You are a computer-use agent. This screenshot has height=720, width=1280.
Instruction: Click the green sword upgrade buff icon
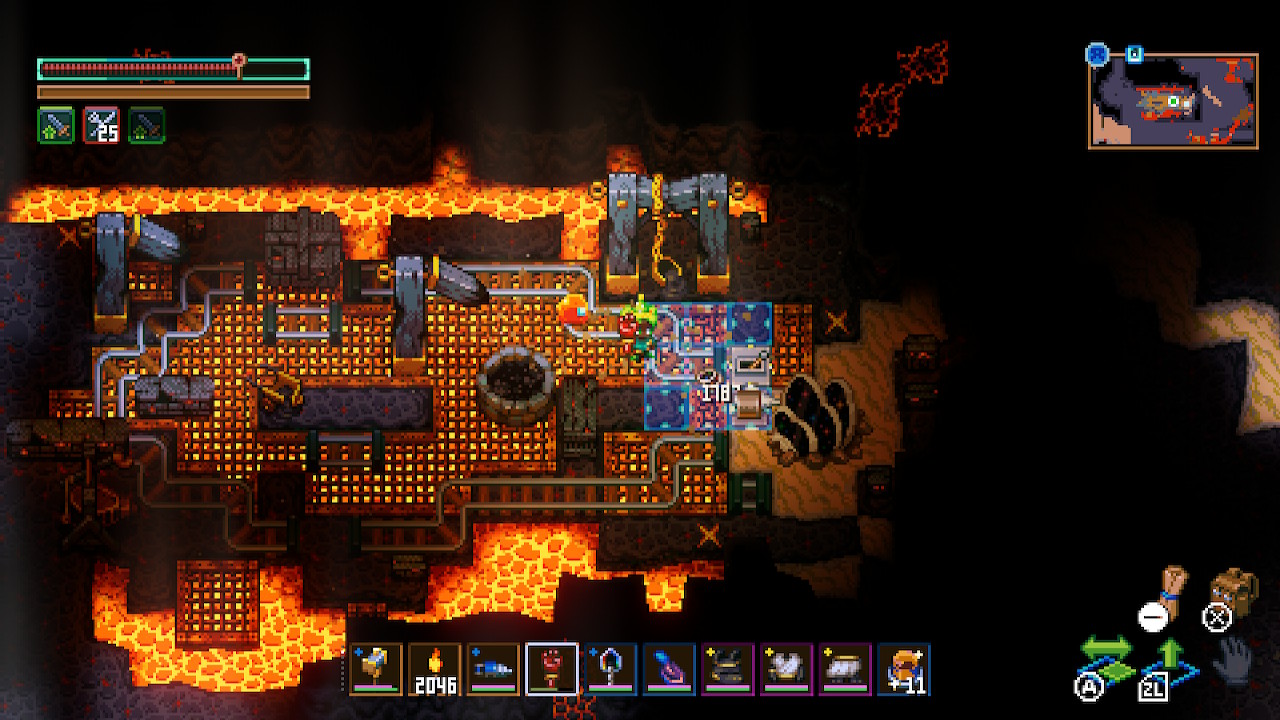(56, 125)
